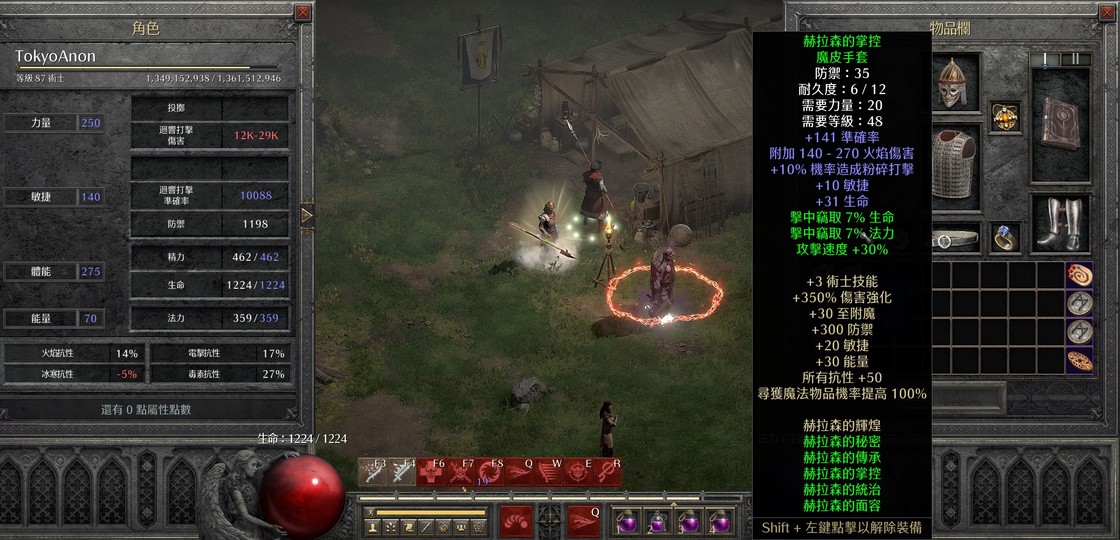Select the equipped helmet slot
The width and height of the screenshot is (1120, 540).
click(x=952, y=82)
